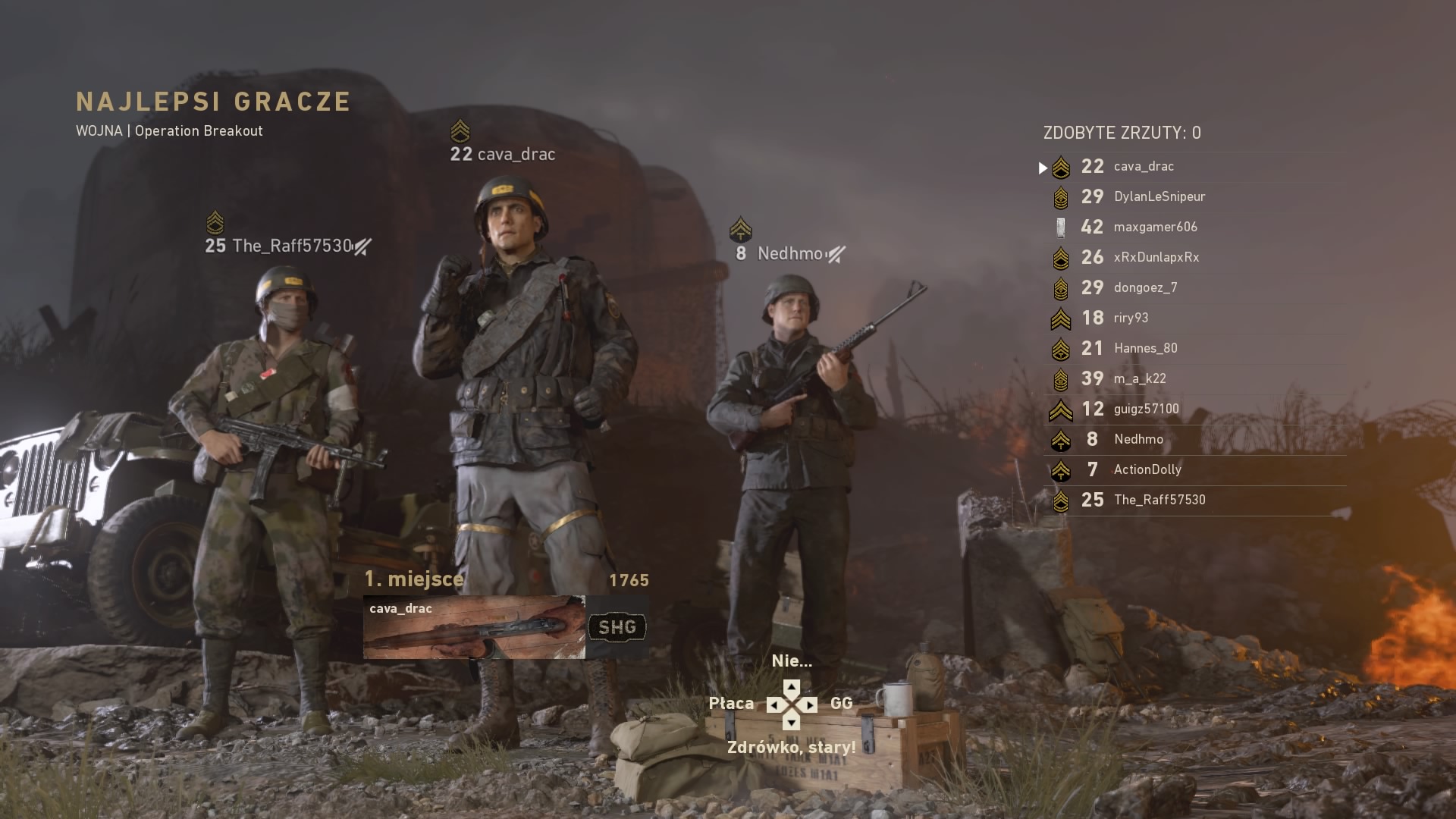Select DylanLeSnipeur's sergeant rank icon
The image size is (1456, 819).
point(1061,196)
